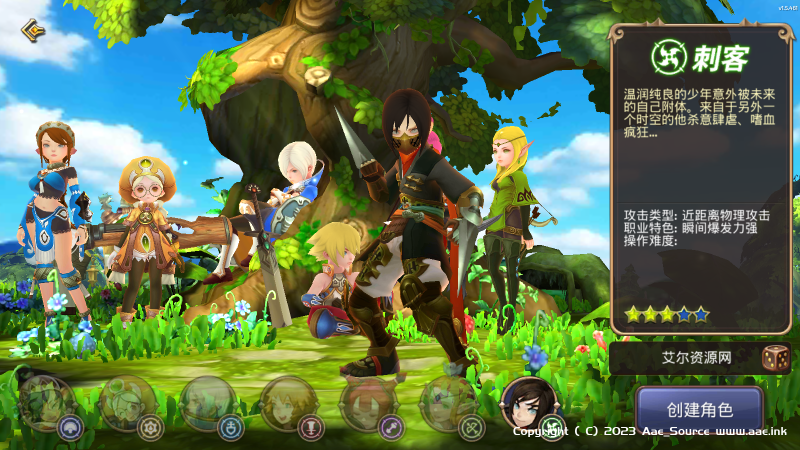
Task: Select the dark-haired assassin portrait
Action: click(x=527, y=402)
